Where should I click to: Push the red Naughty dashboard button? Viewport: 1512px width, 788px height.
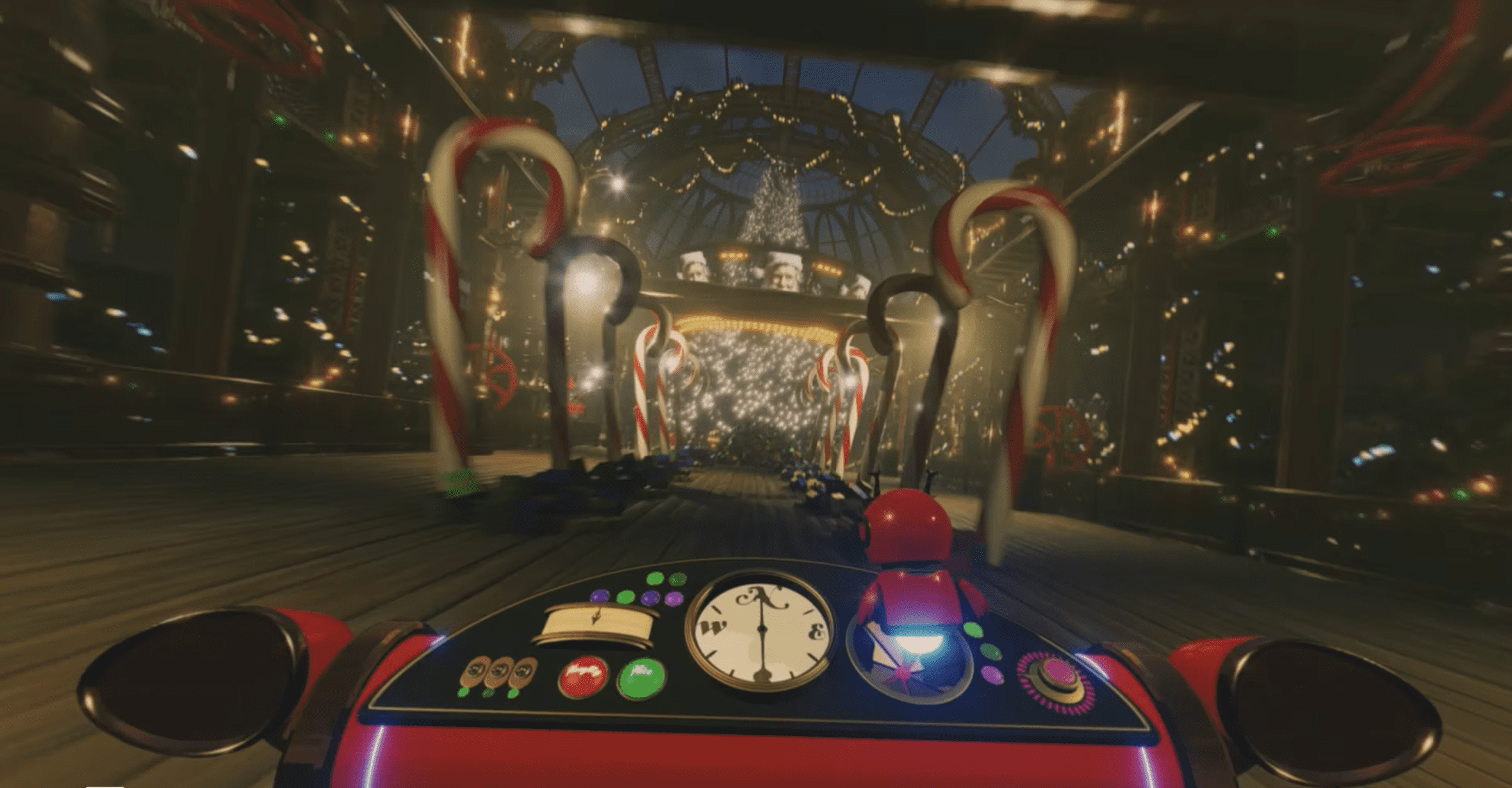(583, 675)
